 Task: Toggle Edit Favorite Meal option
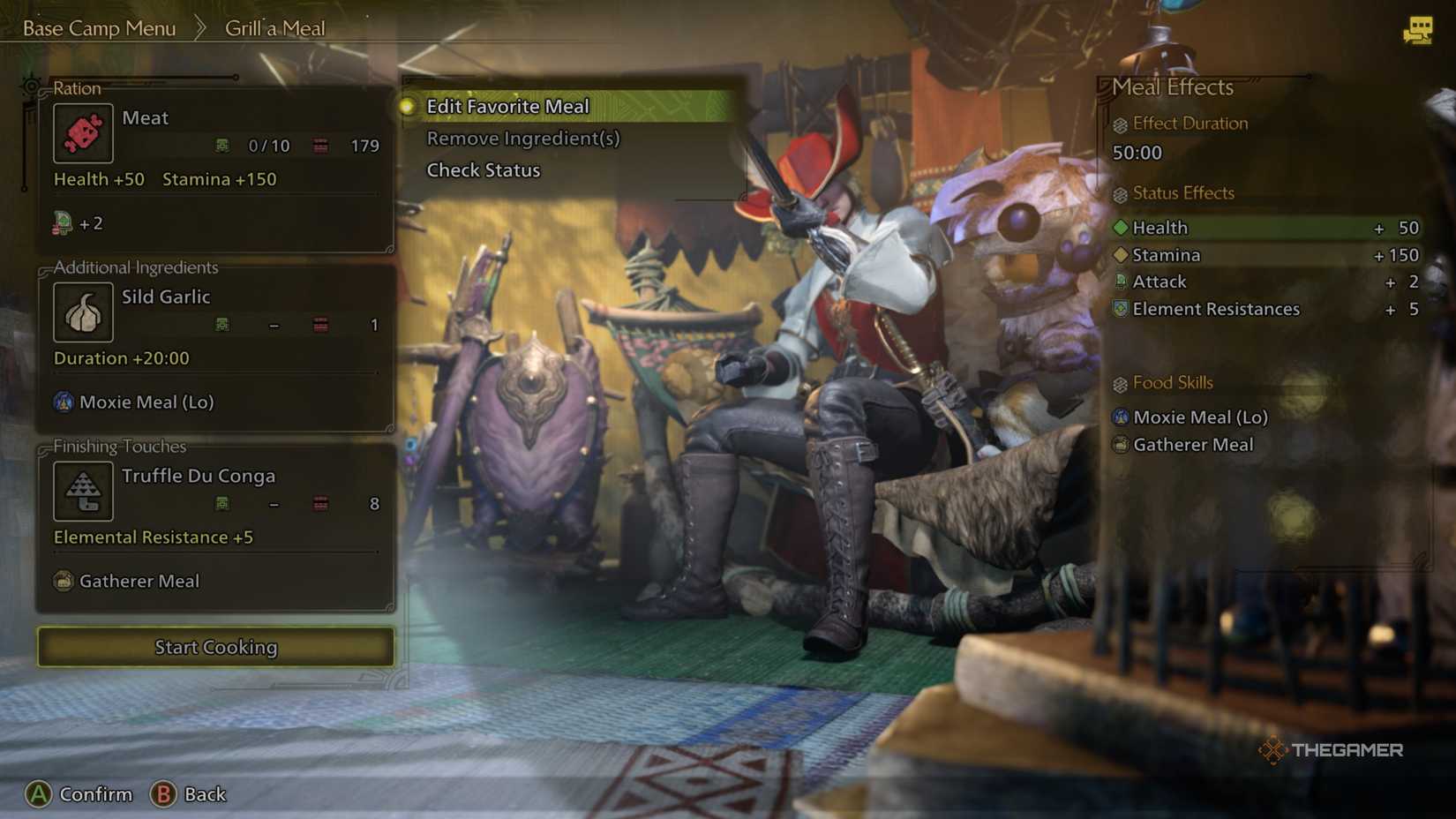point(507,106)
